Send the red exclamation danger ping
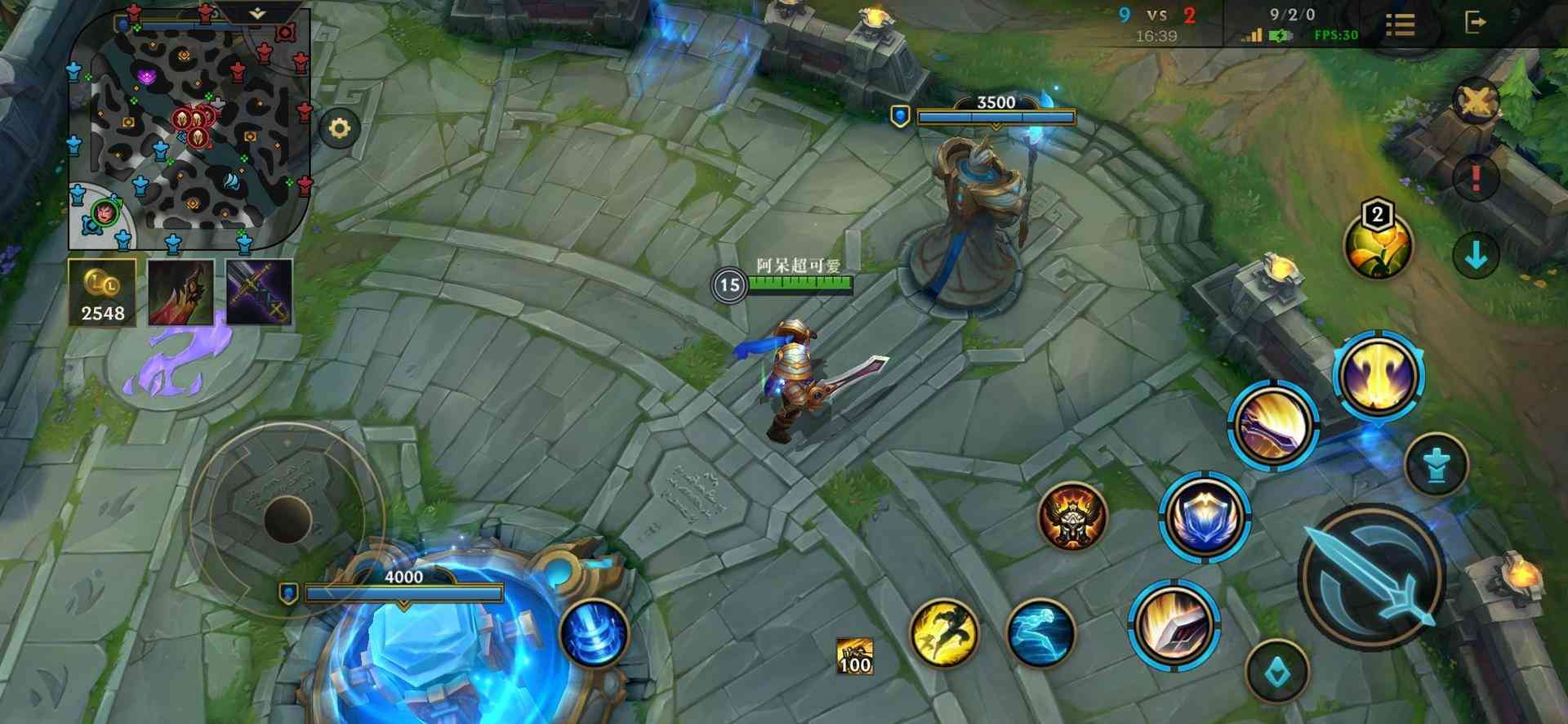Image resolution: width=1568 pixels, height=724 pixels. pyautogui.click(x=1476, y=177)
